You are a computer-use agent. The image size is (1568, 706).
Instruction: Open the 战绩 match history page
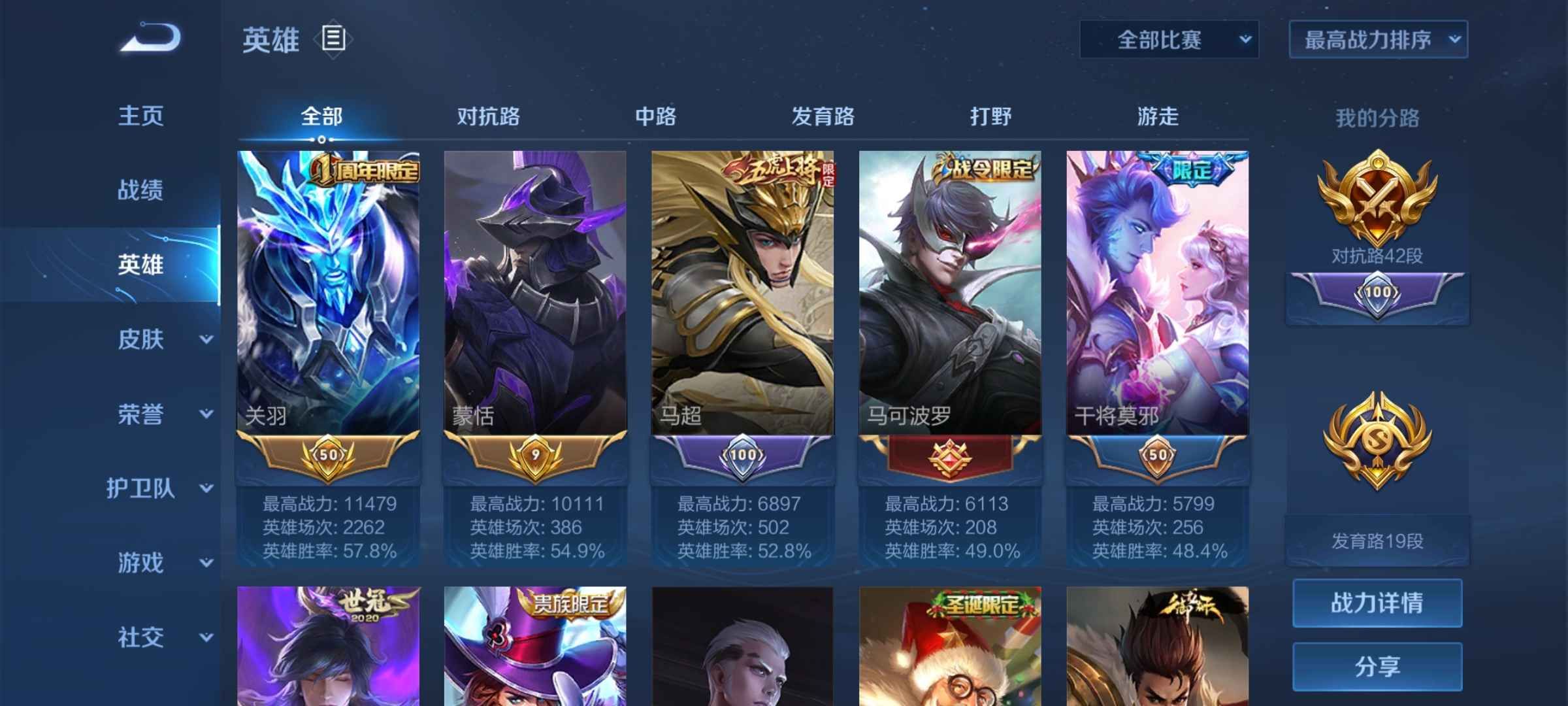point(140,190)
